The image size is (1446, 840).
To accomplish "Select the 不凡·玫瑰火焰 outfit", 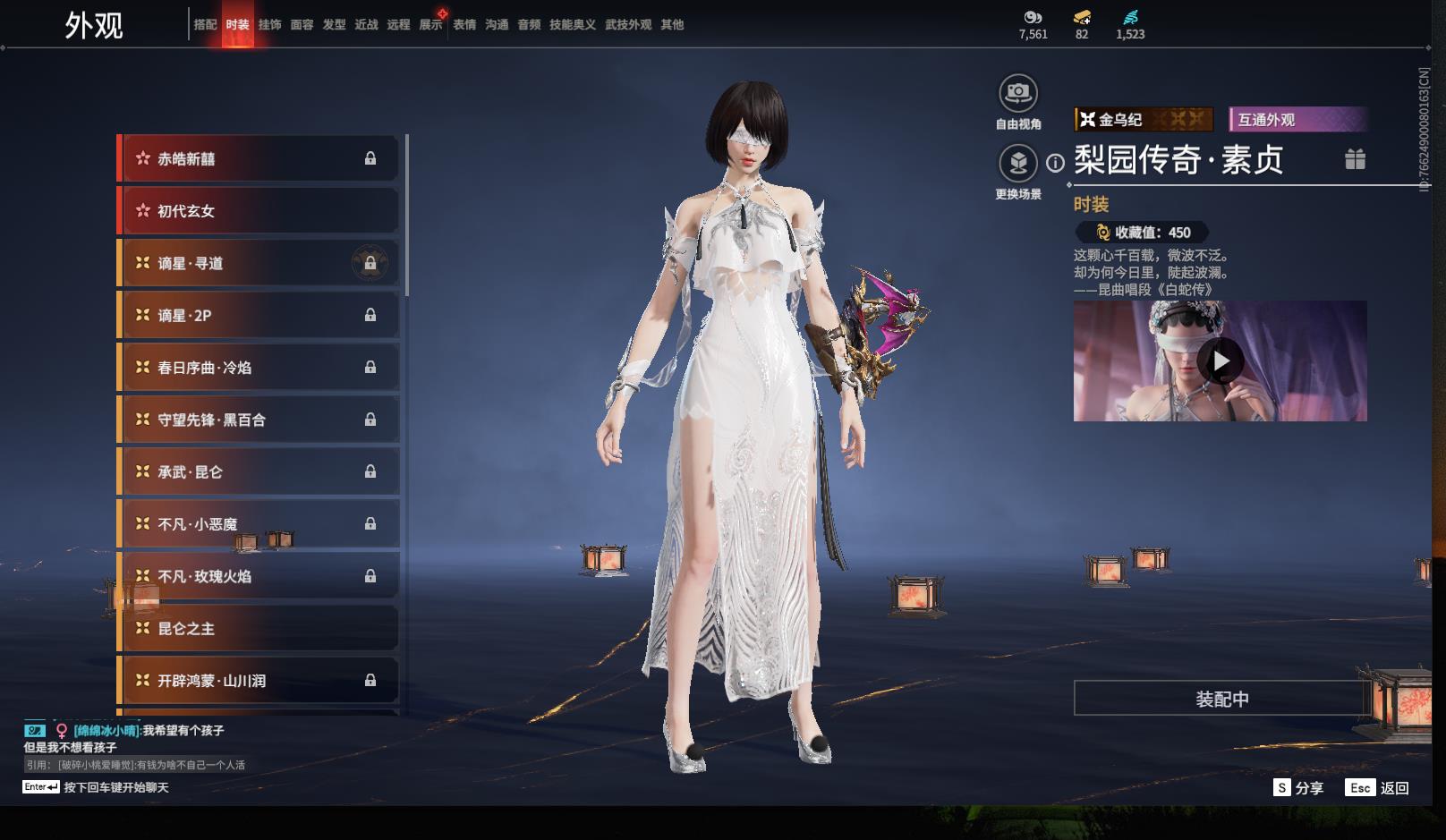I will 258,576.
